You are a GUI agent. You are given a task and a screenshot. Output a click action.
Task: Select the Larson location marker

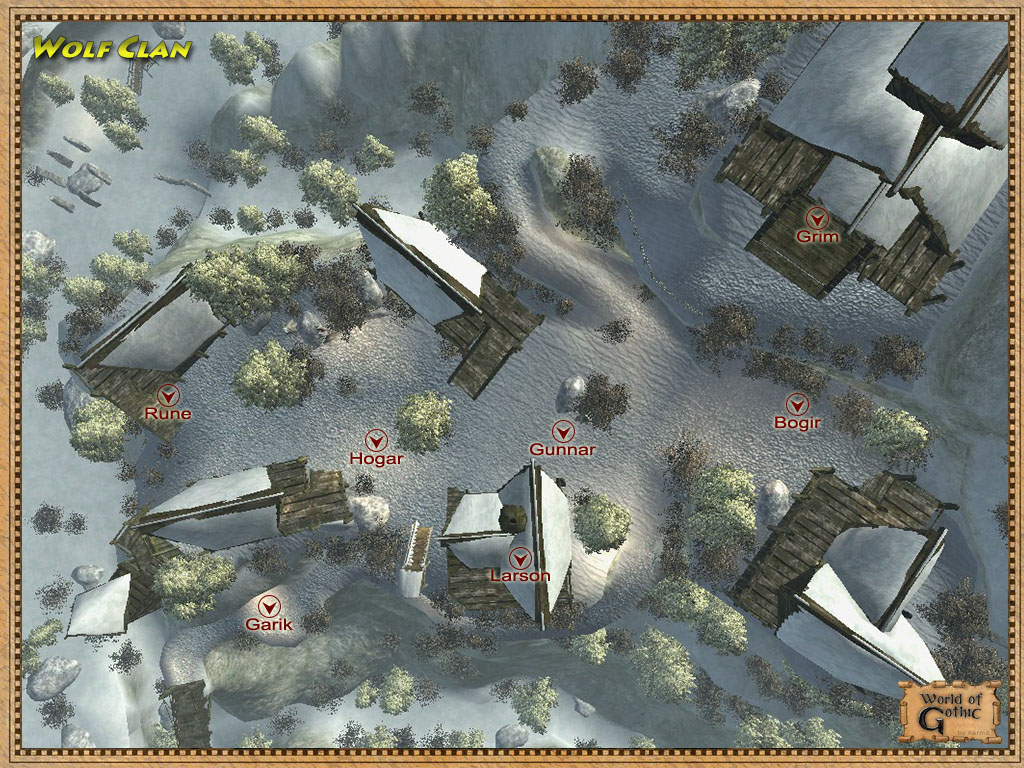(519, 557)
